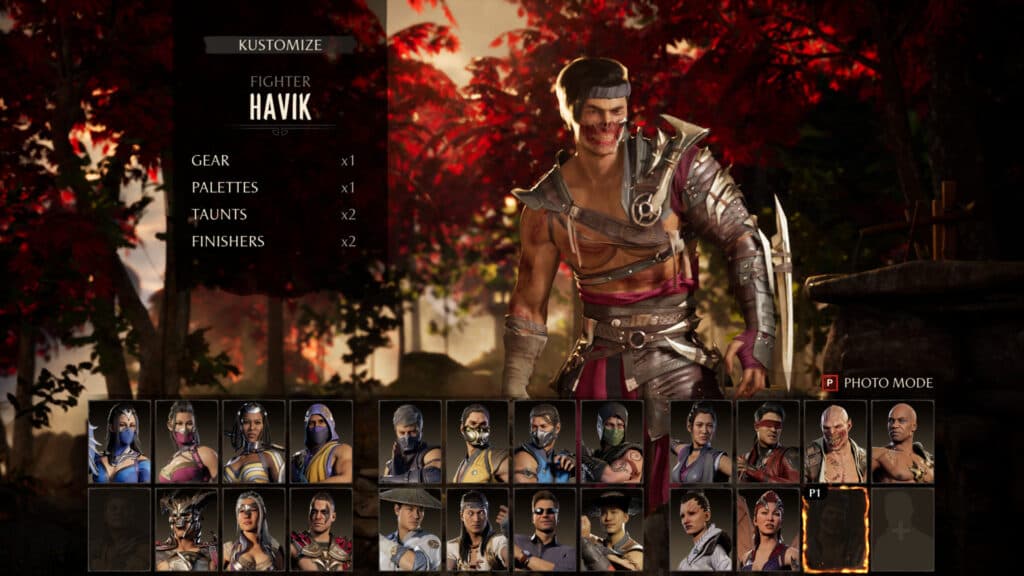Select Scorpion's yellow ninja portrait

pyautogui.click(x=478, y=442)
